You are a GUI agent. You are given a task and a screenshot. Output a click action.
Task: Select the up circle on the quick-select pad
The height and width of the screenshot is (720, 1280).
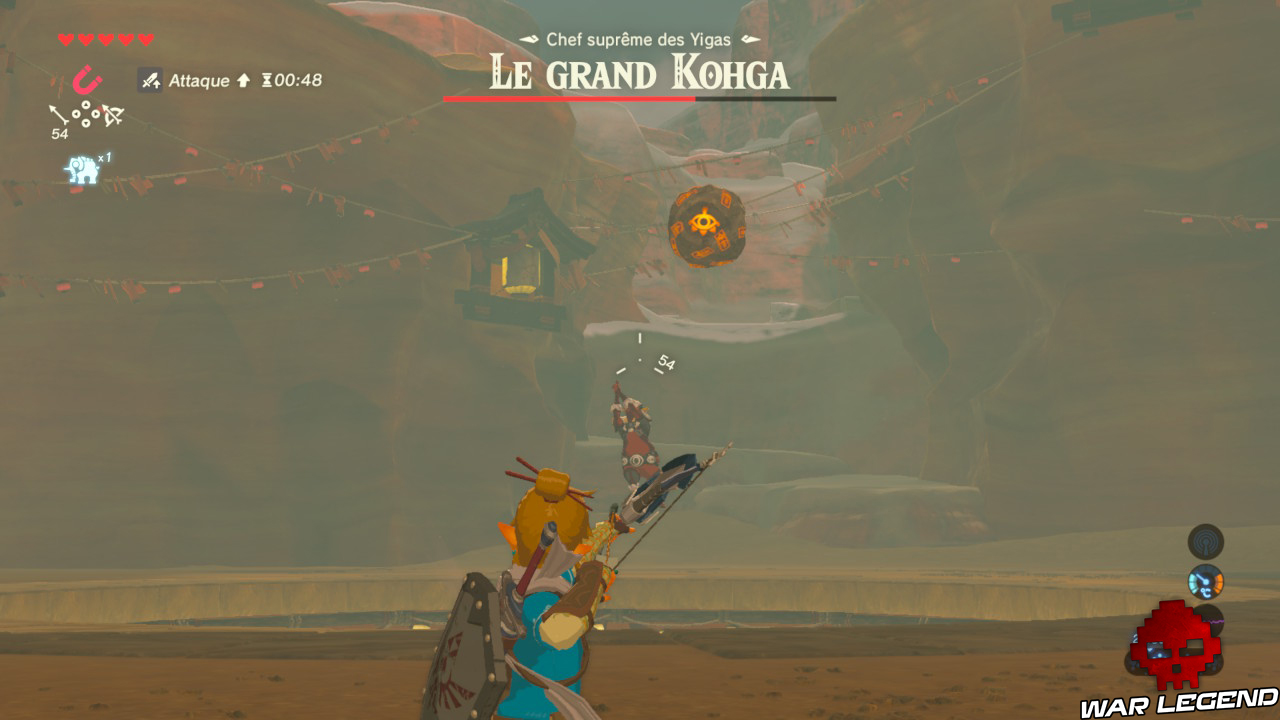click(86, 104)
